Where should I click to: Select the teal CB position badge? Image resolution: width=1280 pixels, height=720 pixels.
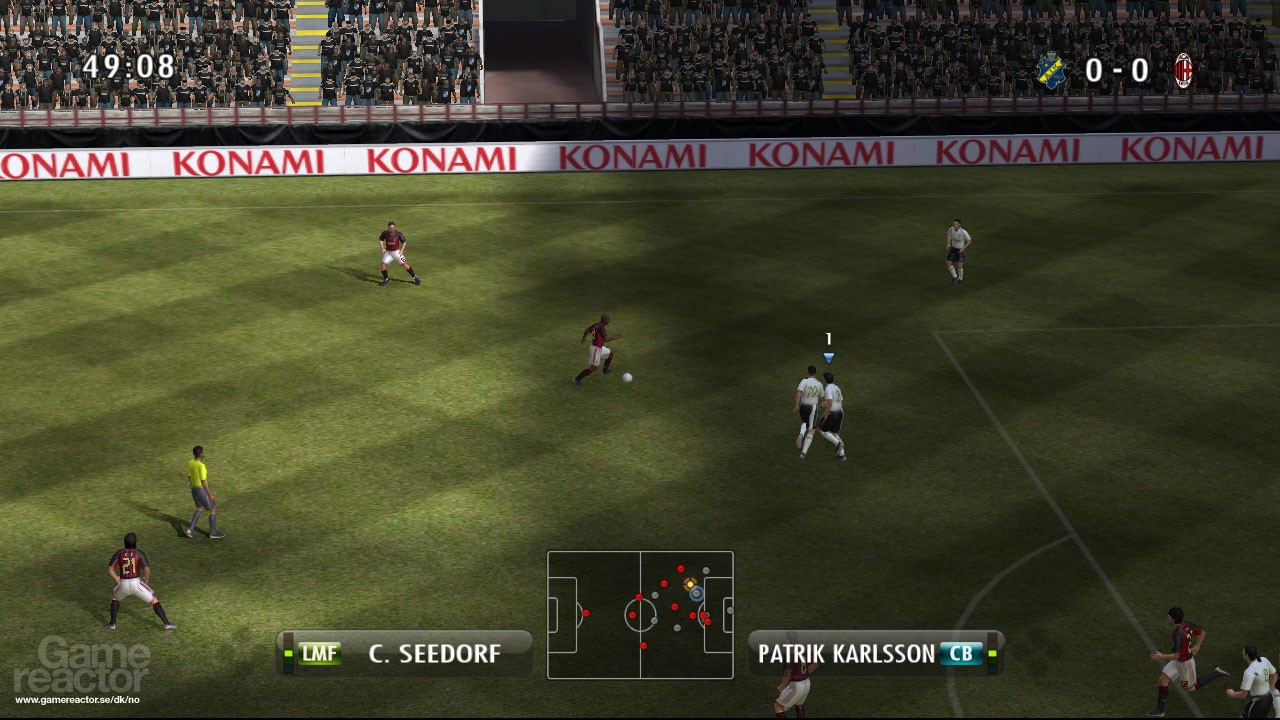(961, 654)
